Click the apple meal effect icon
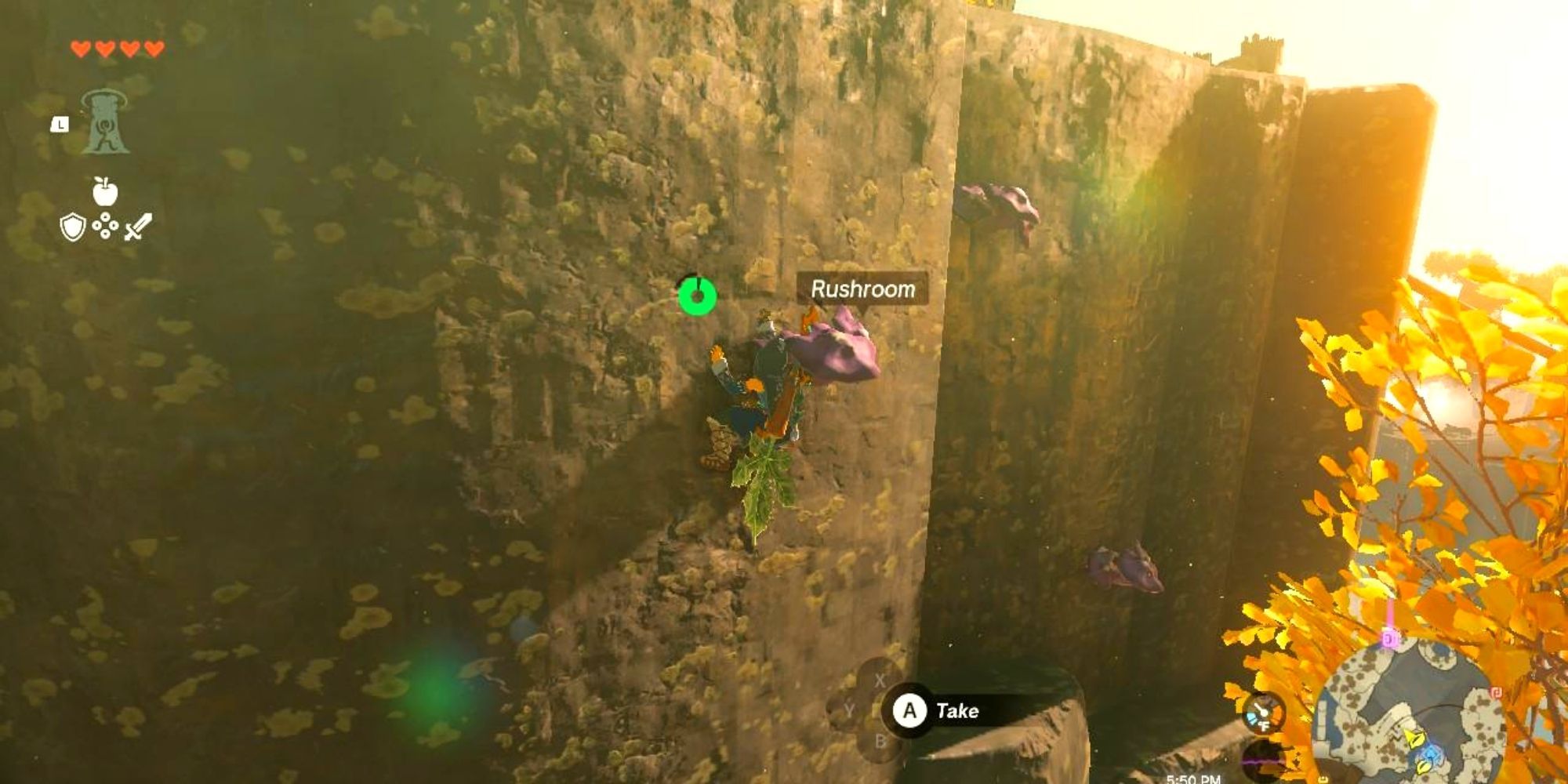The image size is (1568, 784). tap(104, 190)
